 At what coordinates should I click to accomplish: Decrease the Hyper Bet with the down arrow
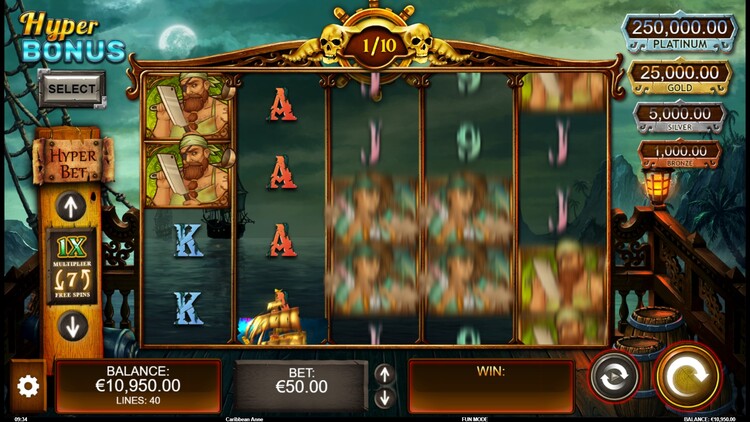coord(71,325)
